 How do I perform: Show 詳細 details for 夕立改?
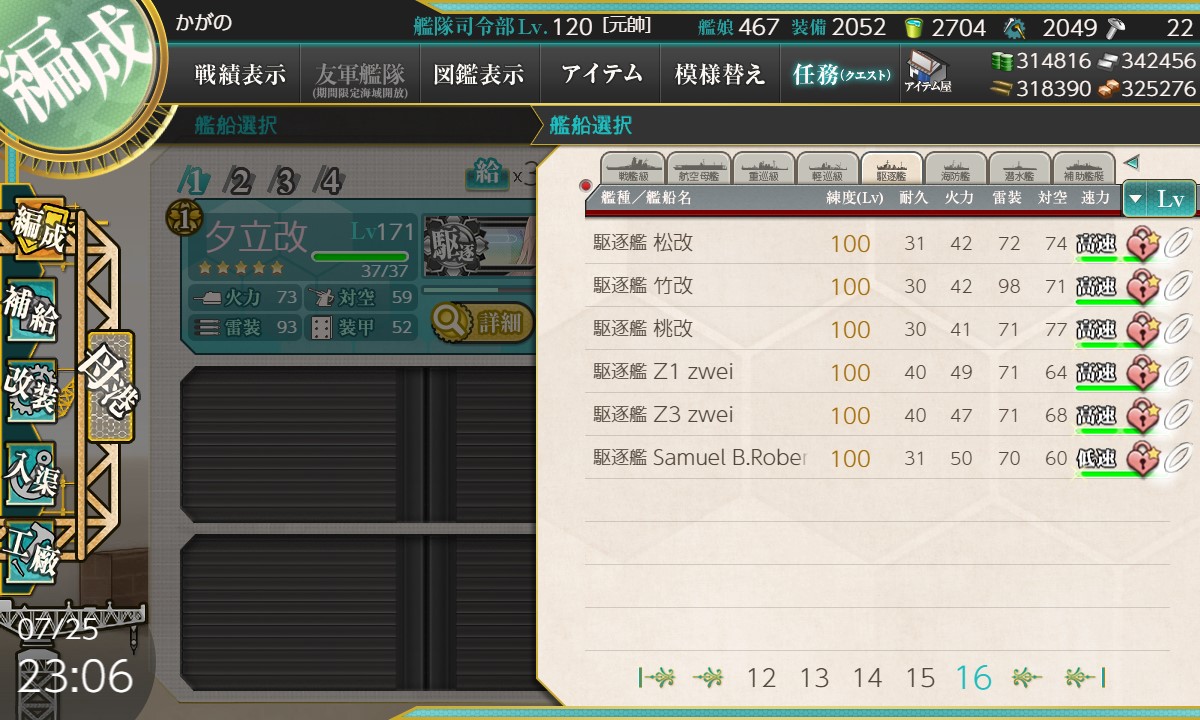point(483,322)
